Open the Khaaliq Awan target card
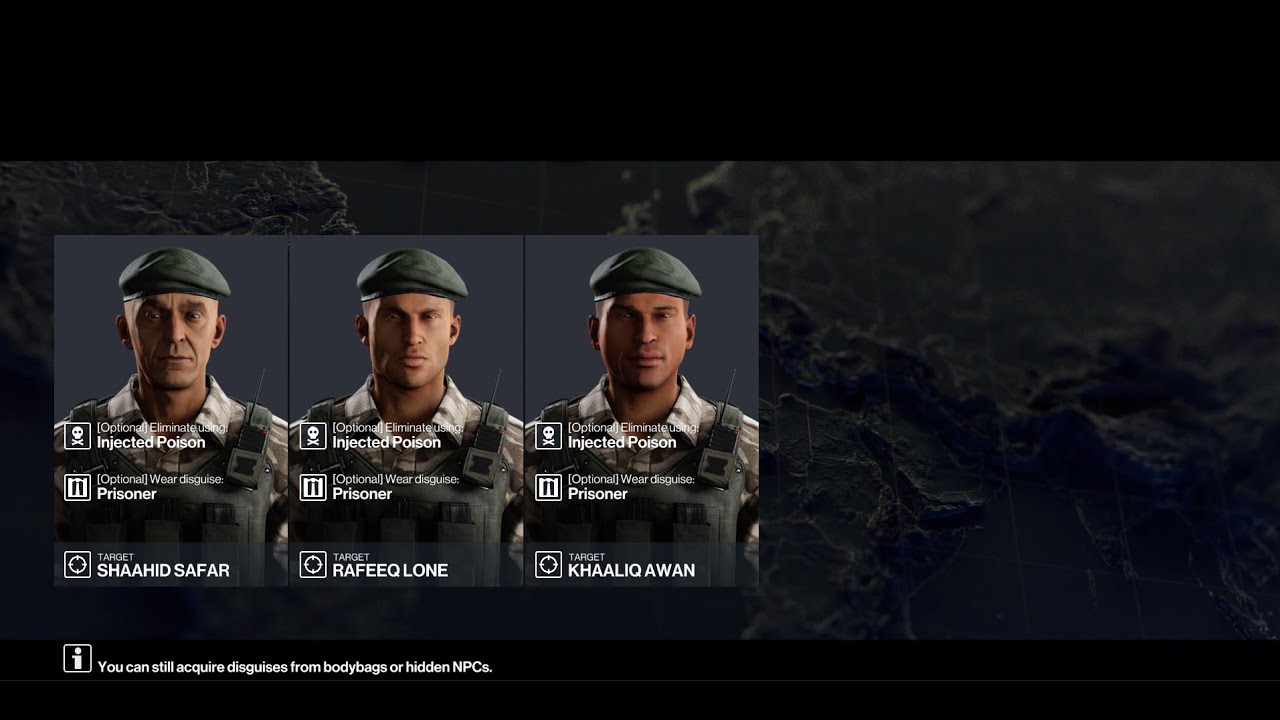This screenshot has width=1280, height=720. [x=641, y=410]
